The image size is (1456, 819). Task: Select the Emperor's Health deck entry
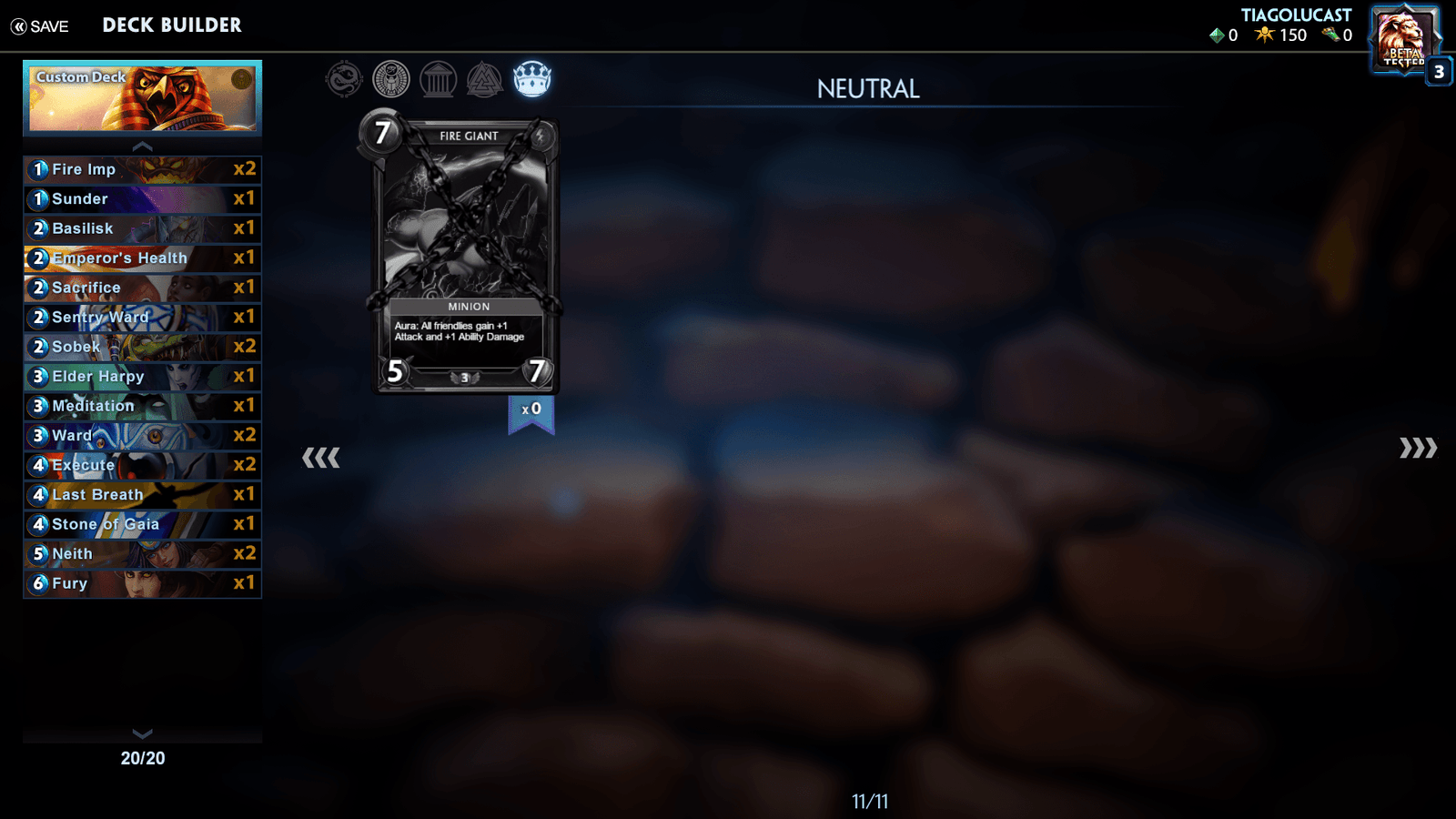tap(143, 258)
